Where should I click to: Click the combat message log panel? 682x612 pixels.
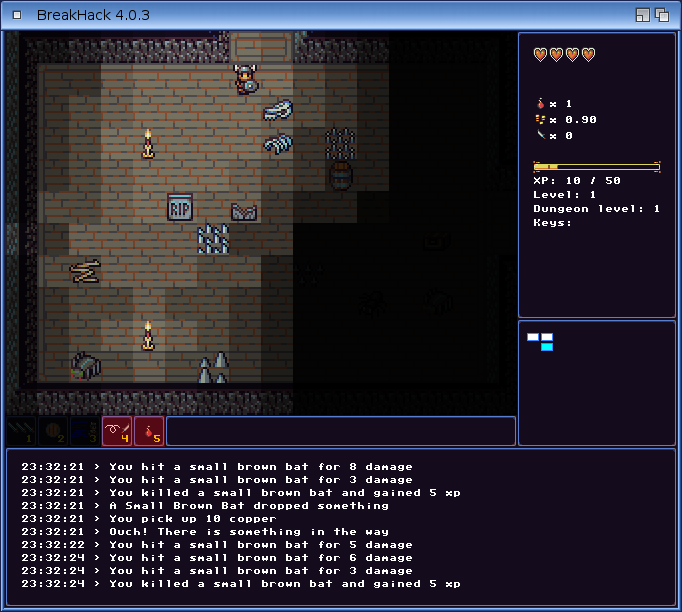[x=340, y=525]
